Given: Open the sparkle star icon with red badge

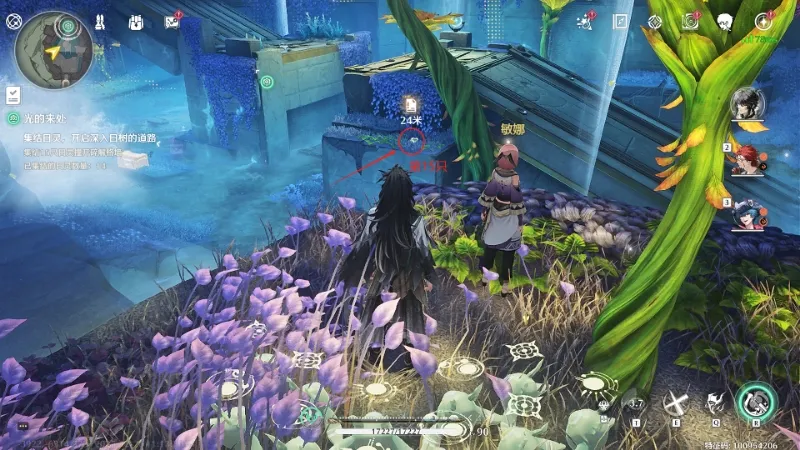Looking at the screenshot, I should click(x=764, y=21).
